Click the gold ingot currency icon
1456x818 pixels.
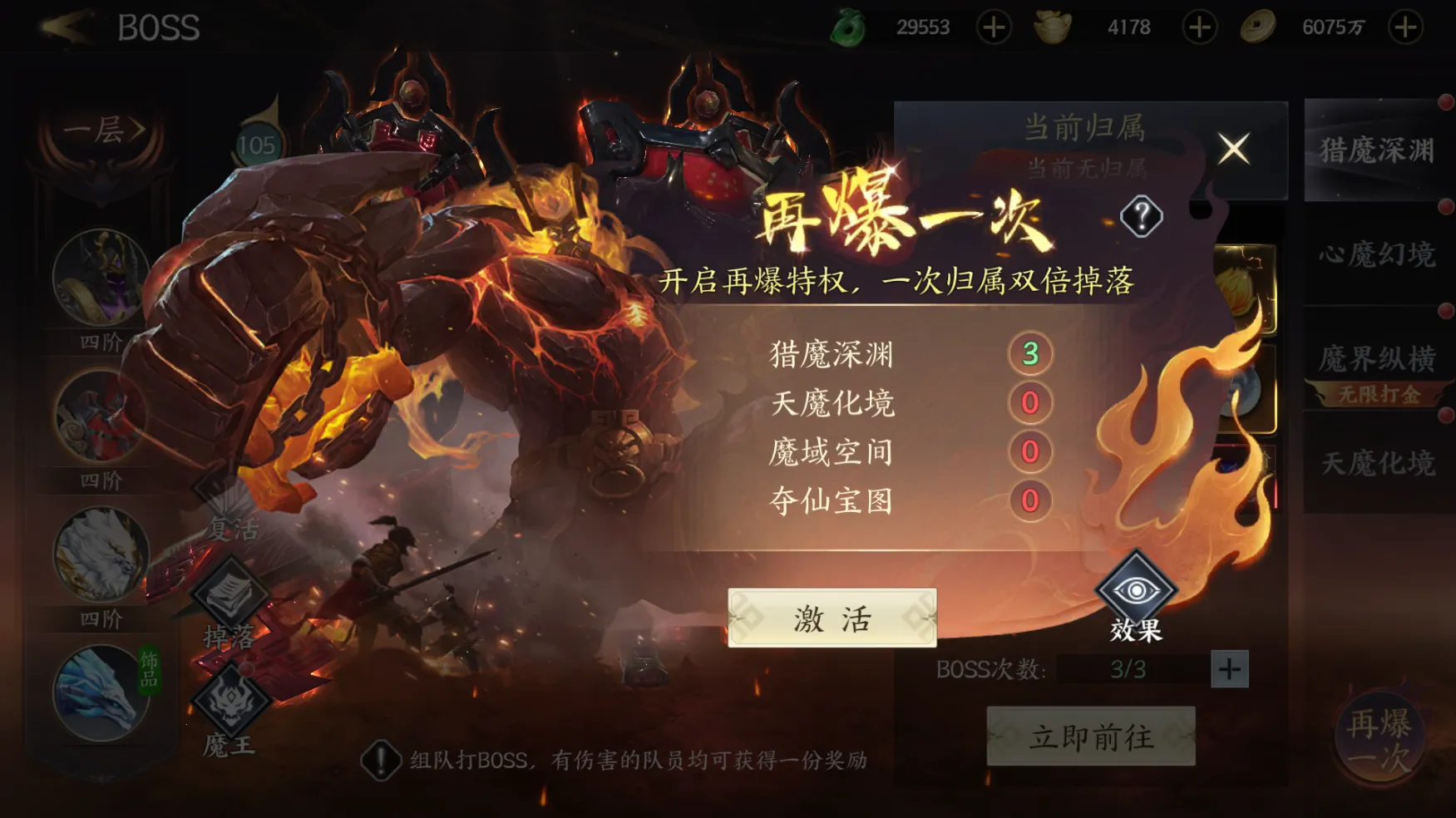pyautogui.click(x=1053, y=26)
